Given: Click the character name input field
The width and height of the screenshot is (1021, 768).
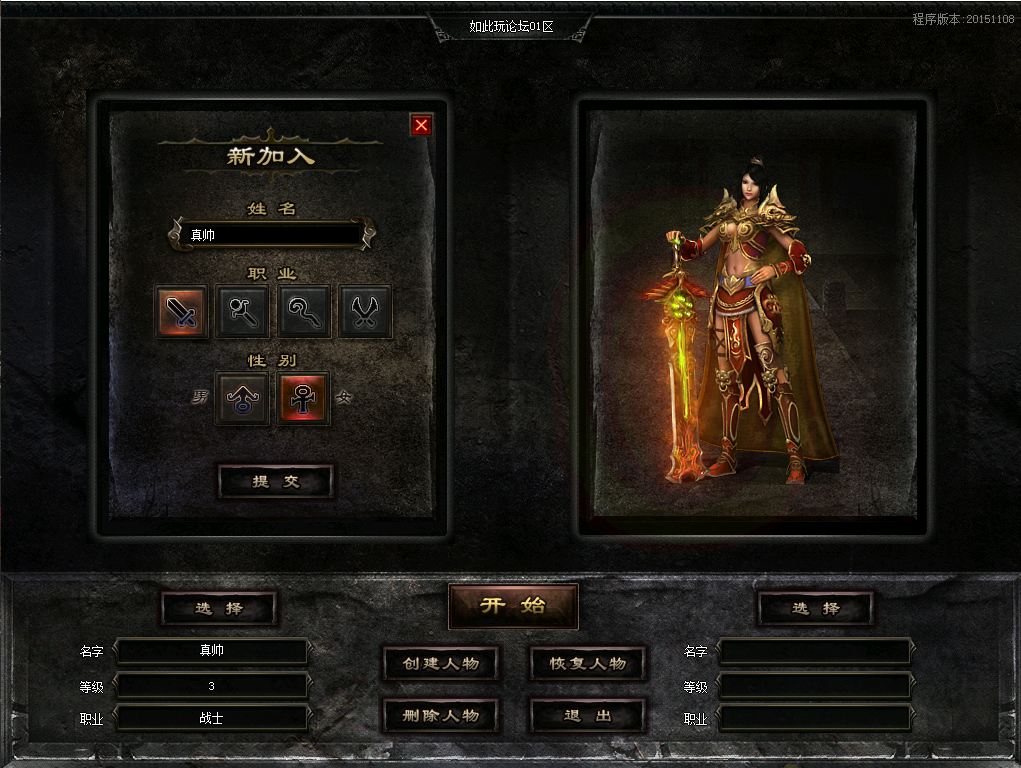Looking at the screenshot, I should 272,235.
